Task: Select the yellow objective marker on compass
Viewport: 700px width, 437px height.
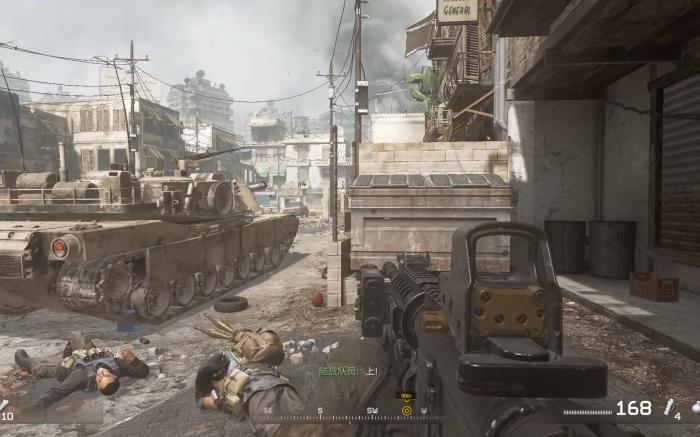Action: coord(406,409)
